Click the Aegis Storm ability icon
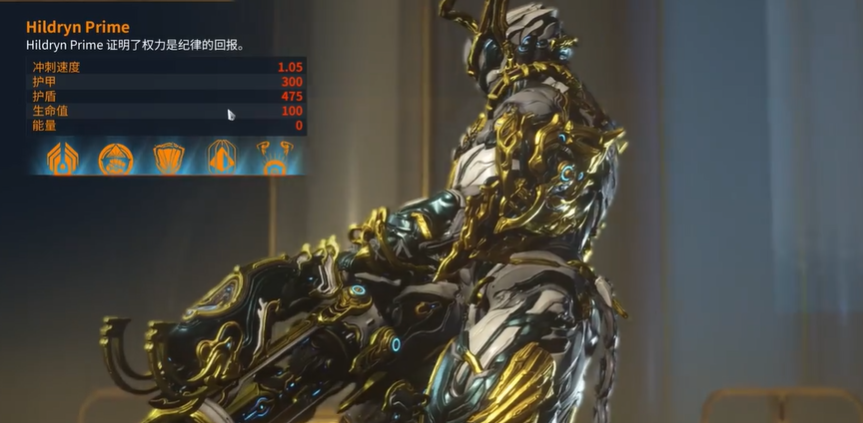 (x=273, y=157)
